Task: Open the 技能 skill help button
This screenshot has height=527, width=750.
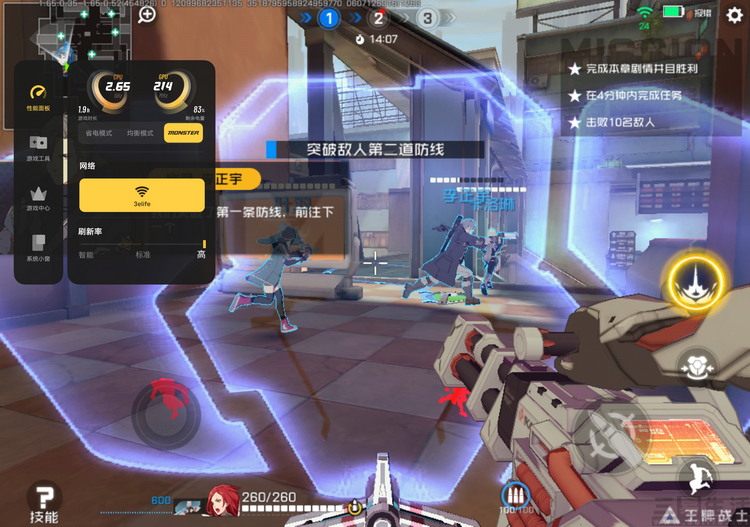Action: 43,501
